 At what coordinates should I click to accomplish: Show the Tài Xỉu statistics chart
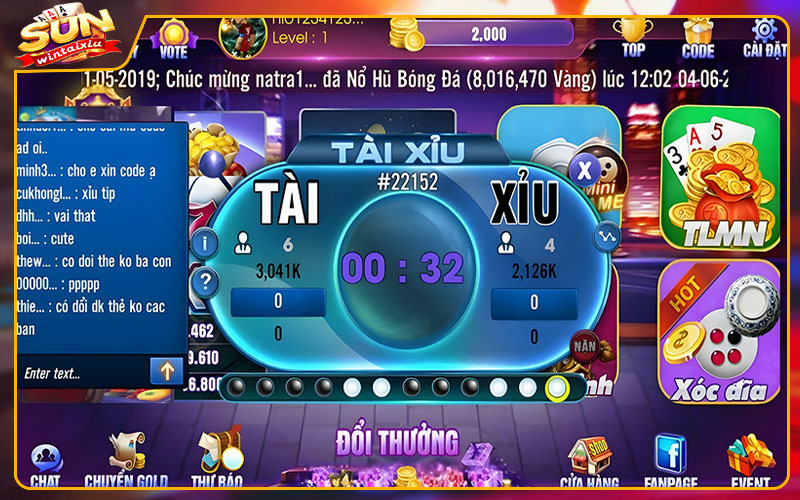[607, 237]
